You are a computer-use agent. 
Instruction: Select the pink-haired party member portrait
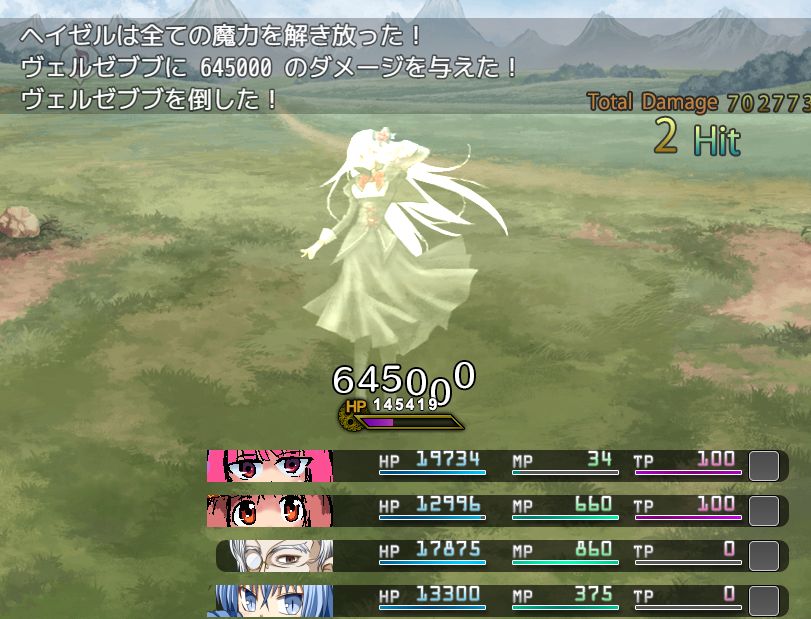[268, 465]
